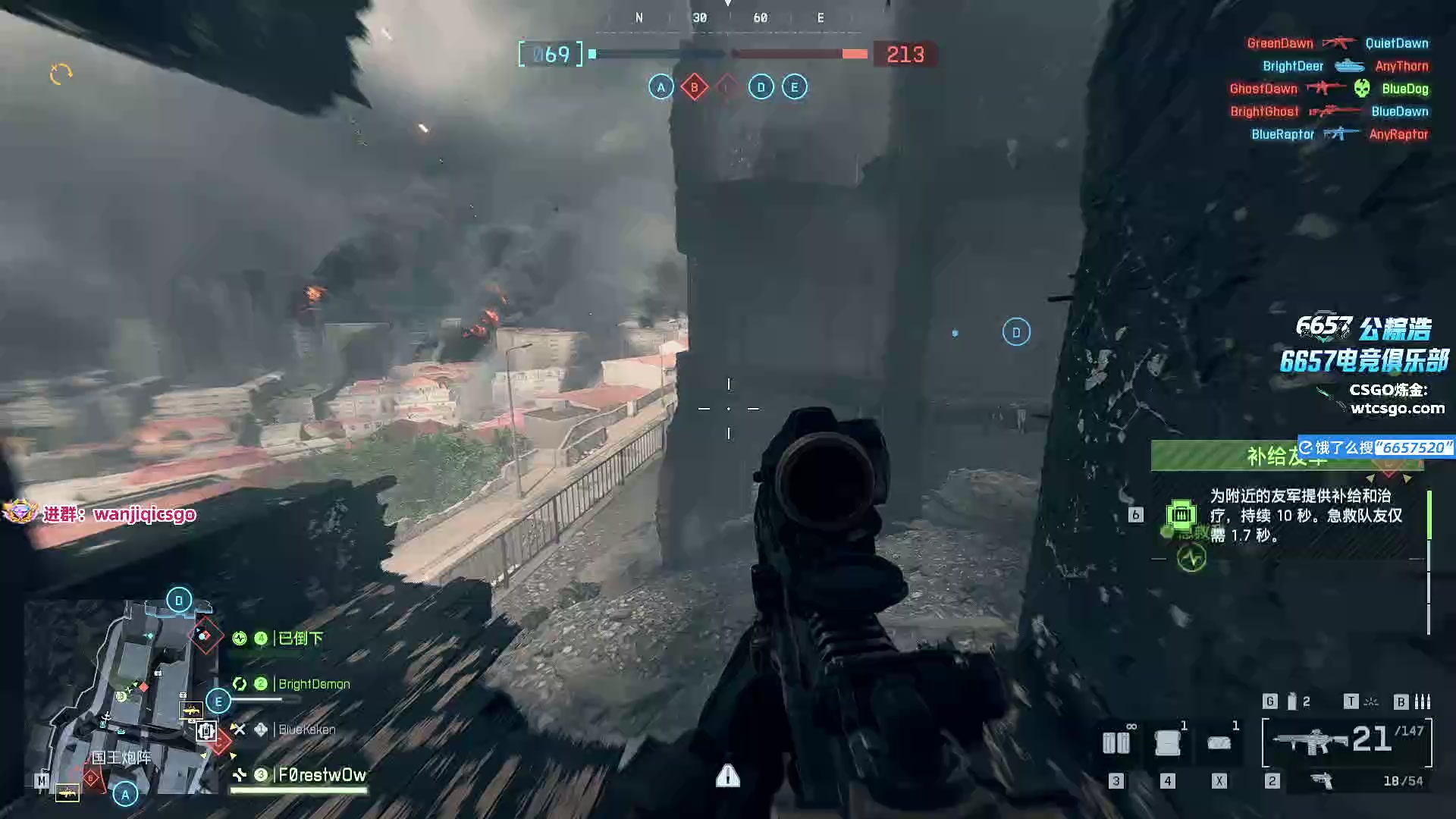Select the supply crate gadget in slot 4
1456x819 pixels.
[1167, 742]
